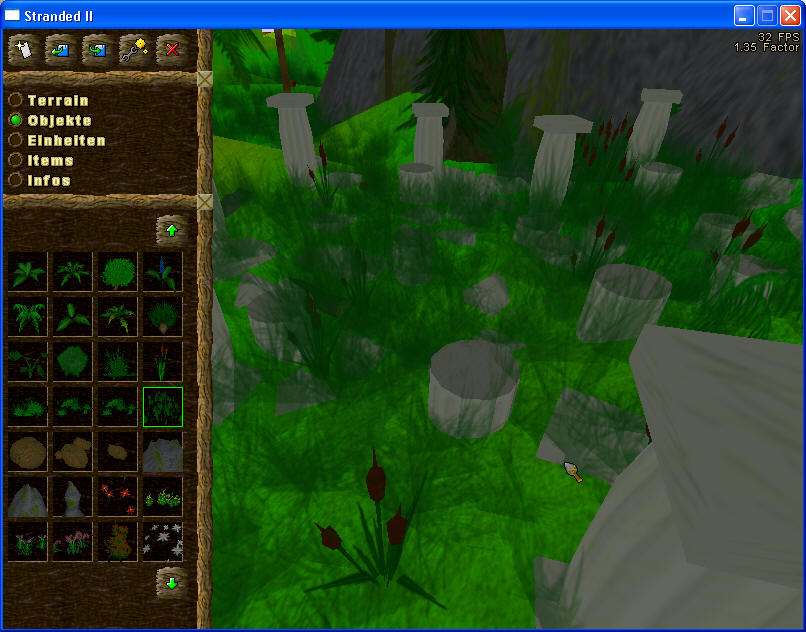Create a new map with the blank-page button

23,48
